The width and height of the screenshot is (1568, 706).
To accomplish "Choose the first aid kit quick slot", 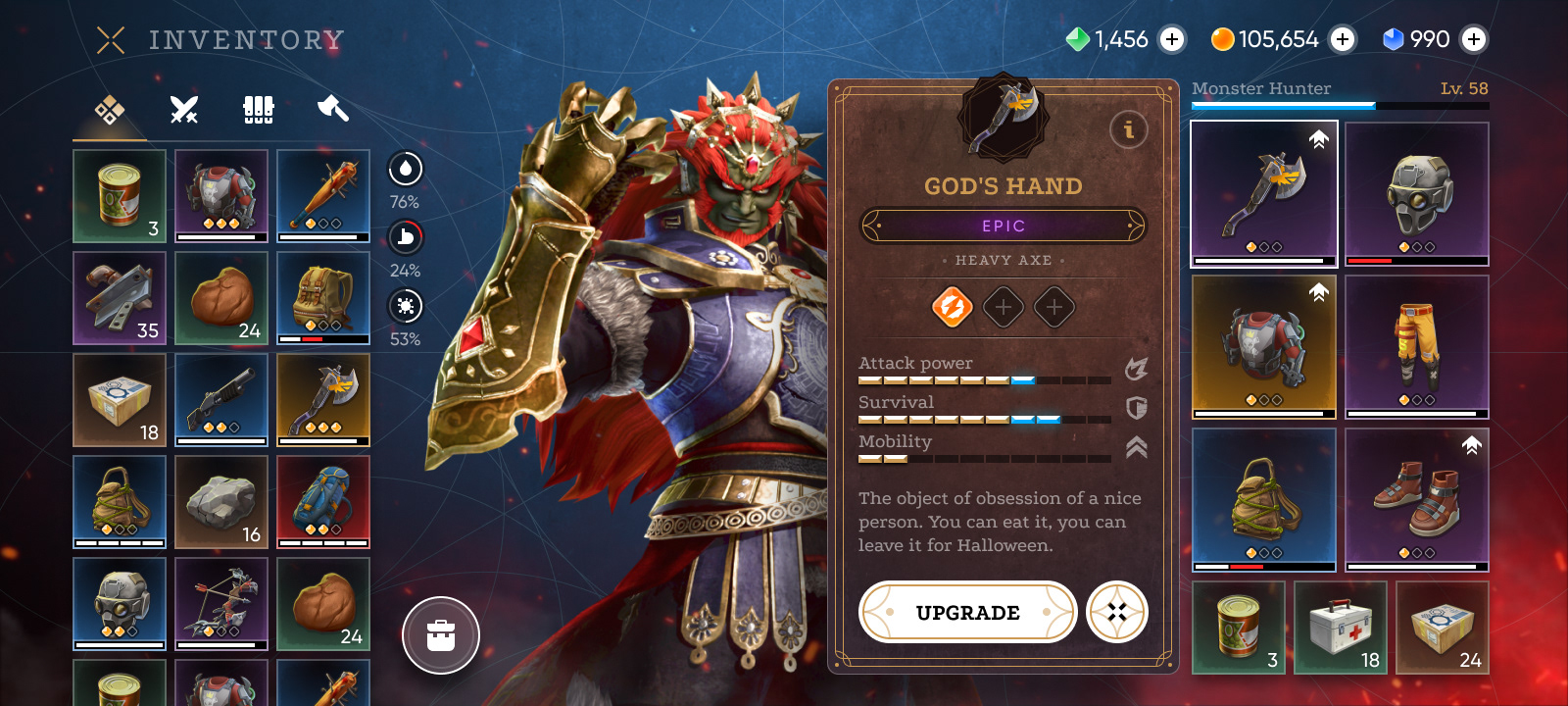I will point(1341,628).
